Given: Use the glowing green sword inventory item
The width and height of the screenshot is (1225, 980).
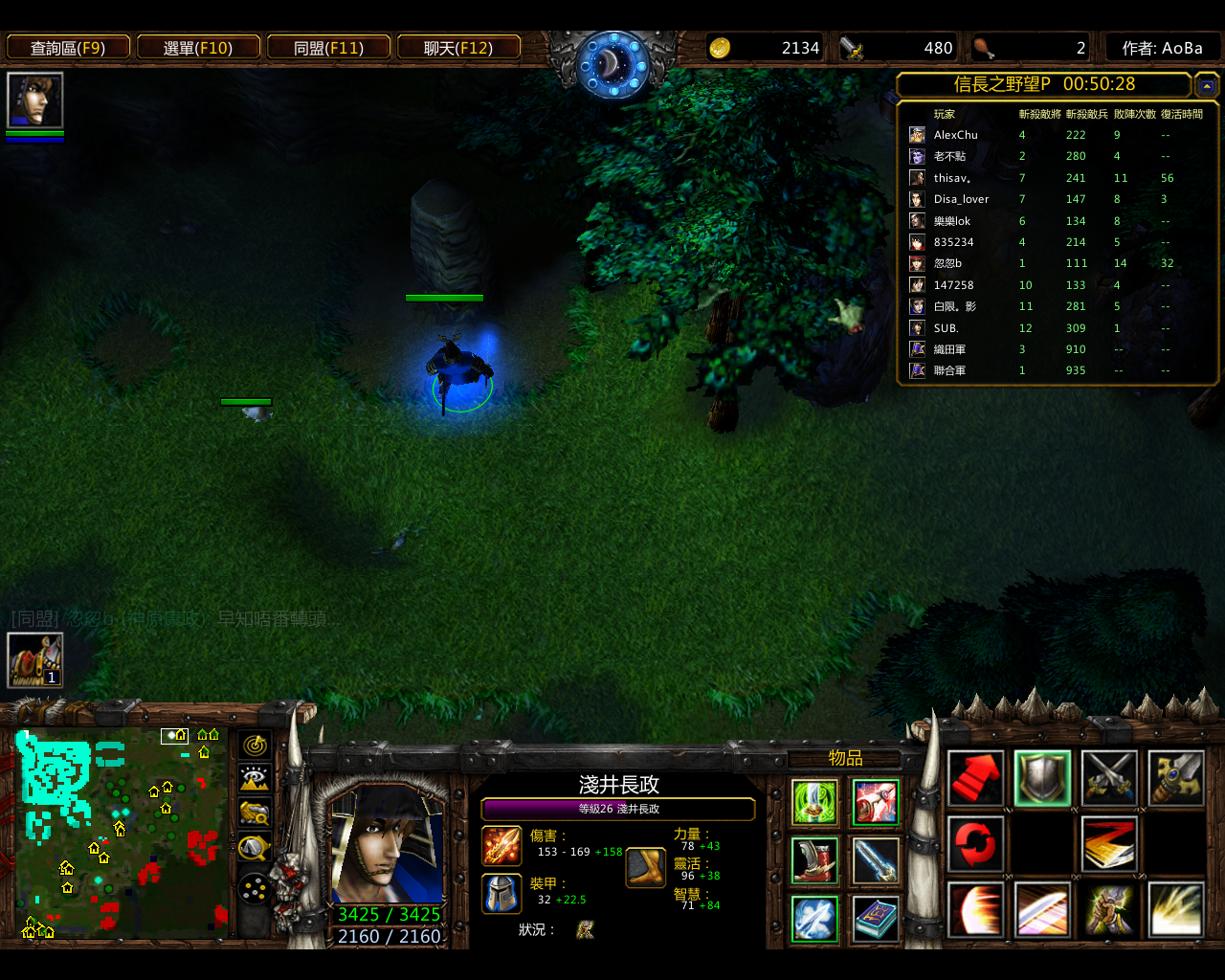Looking at the screenshot, I should 815,802.
